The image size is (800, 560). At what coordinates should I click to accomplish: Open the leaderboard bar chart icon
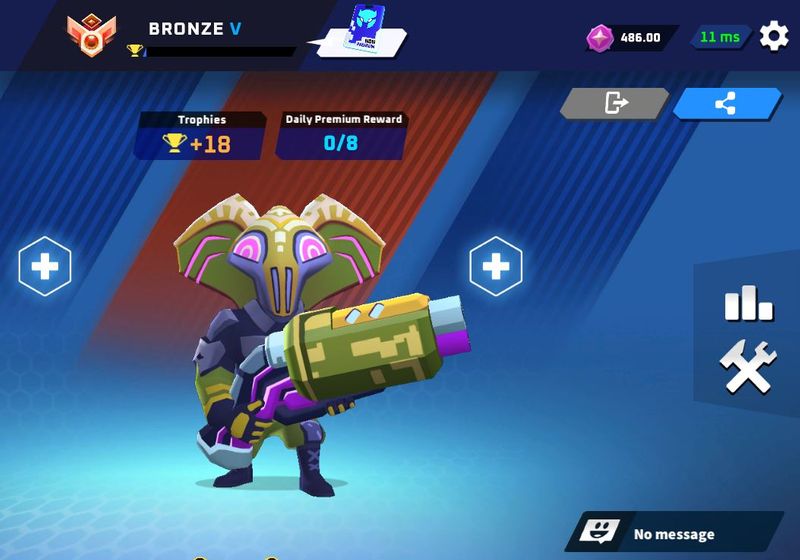click(748, 303)
